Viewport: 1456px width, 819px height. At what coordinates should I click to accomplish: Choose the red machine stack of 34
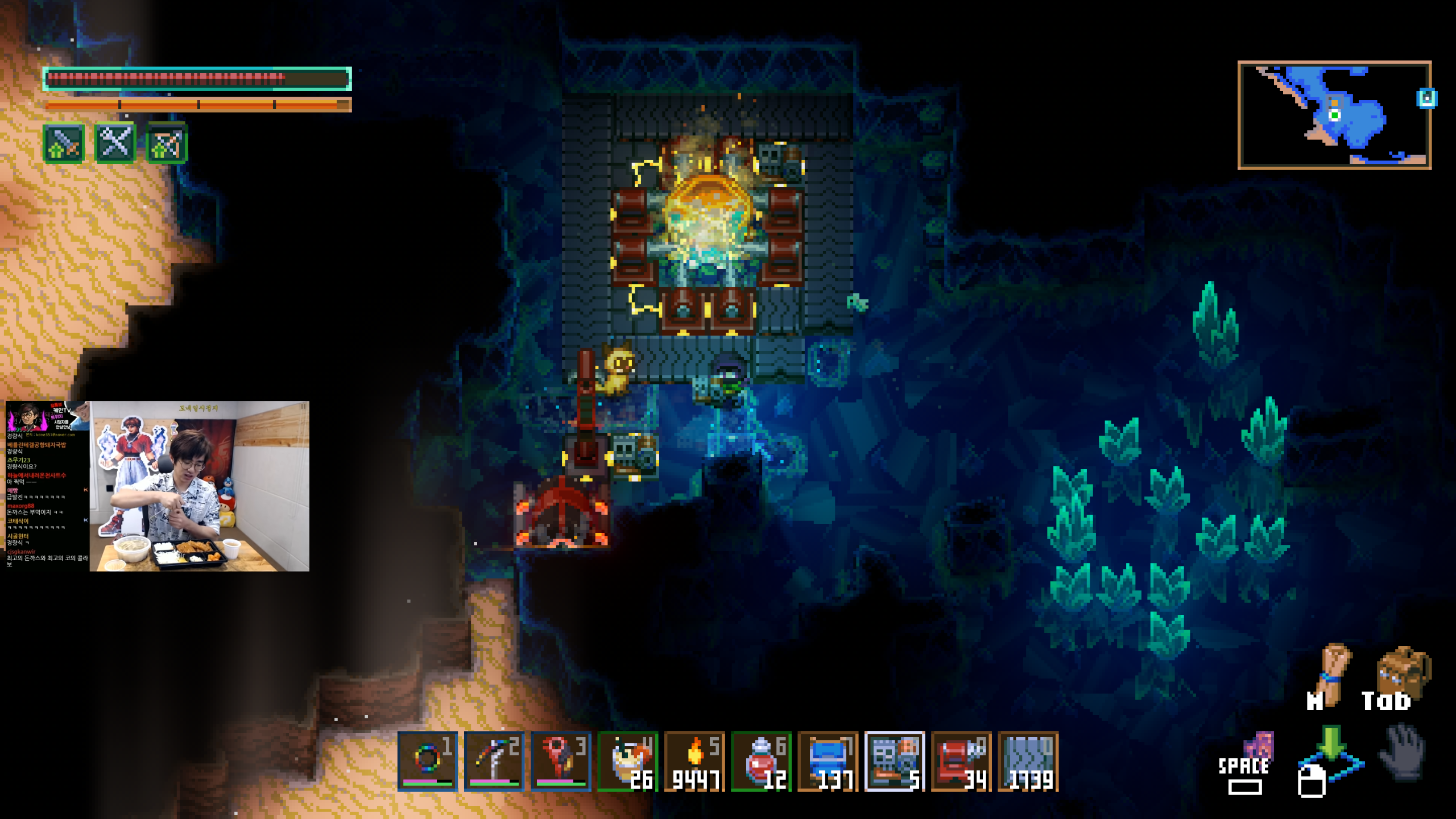point(962,760)
